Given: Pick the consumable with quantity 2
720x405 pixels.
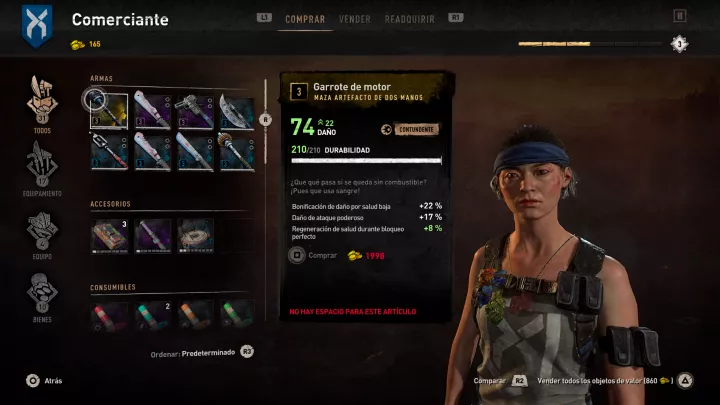Looking at the screenshot, I should coord(151,314).
